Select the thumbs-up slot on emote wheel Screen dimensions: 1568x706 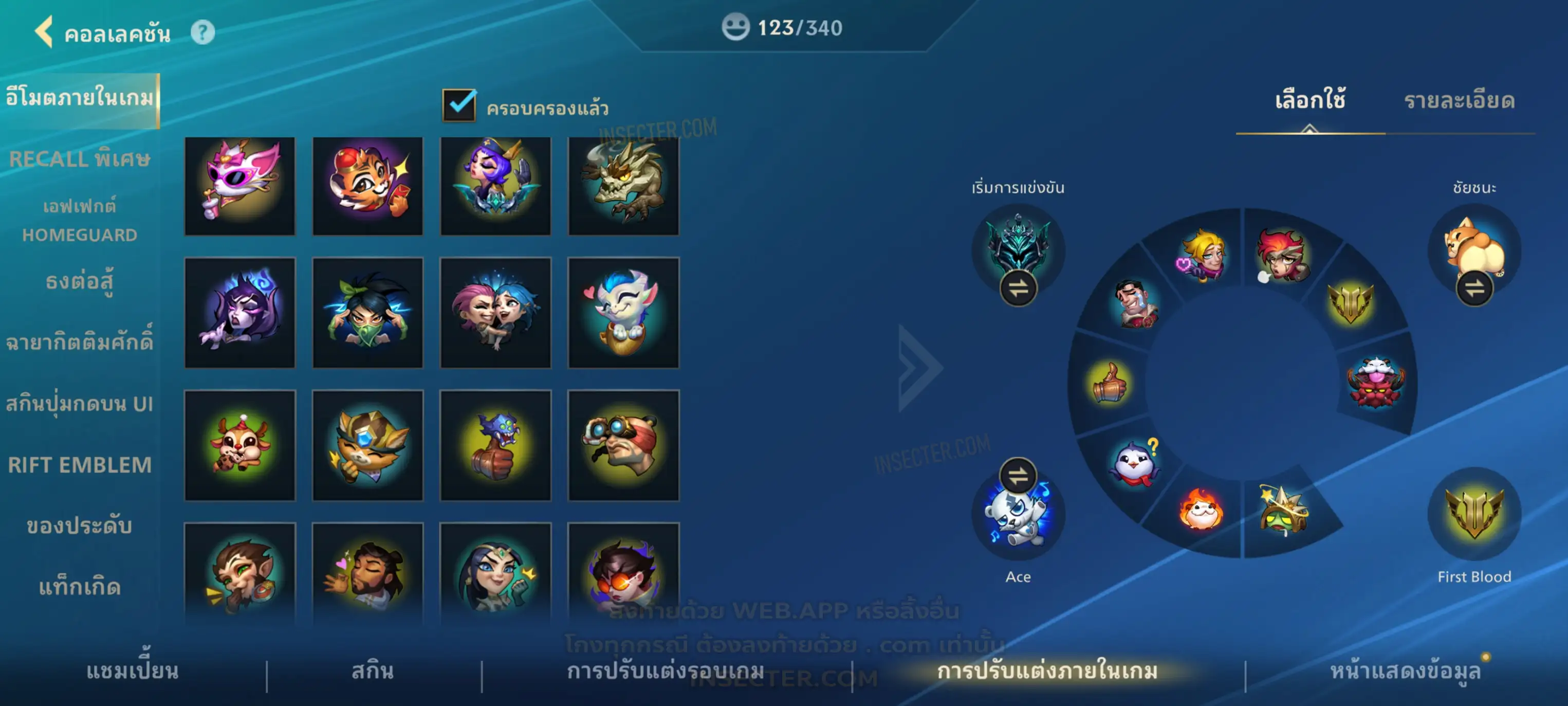(1109, 383)
